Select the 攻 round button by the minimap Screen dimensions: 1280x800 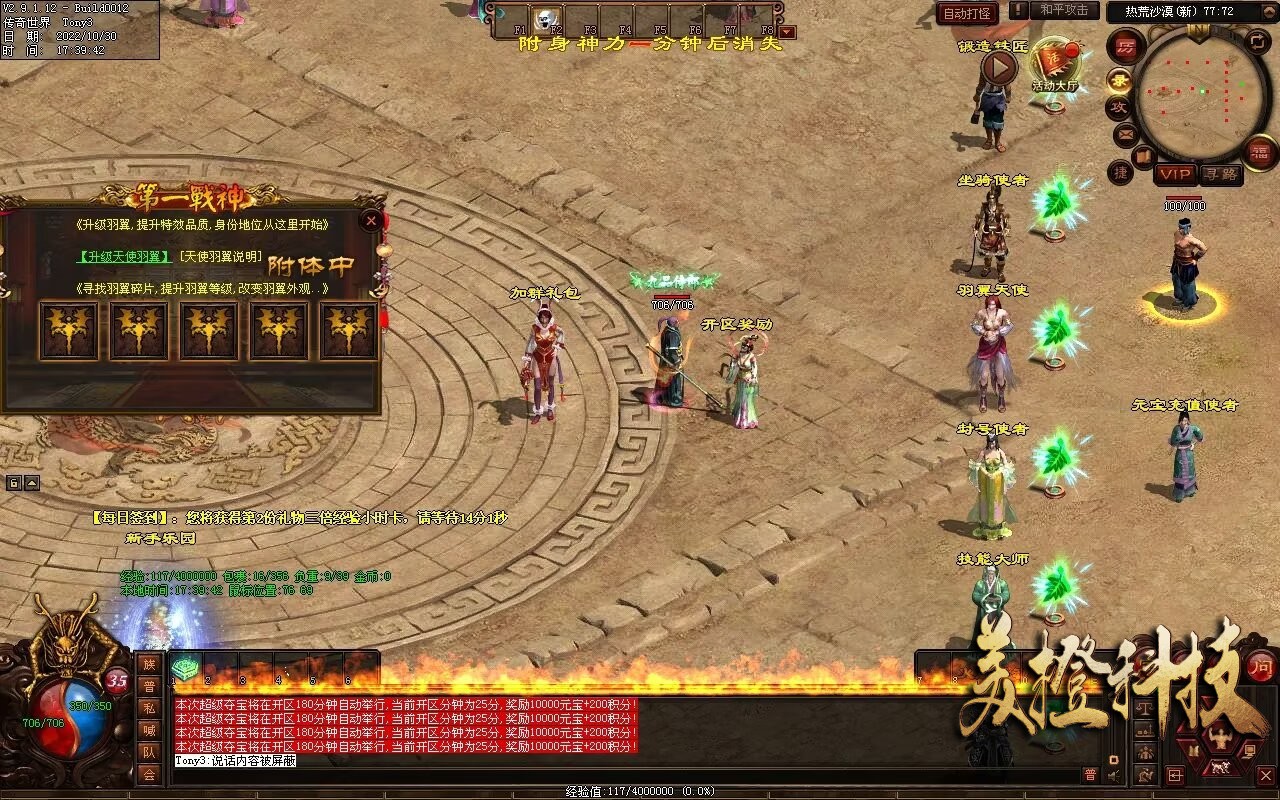point(1119,106)
